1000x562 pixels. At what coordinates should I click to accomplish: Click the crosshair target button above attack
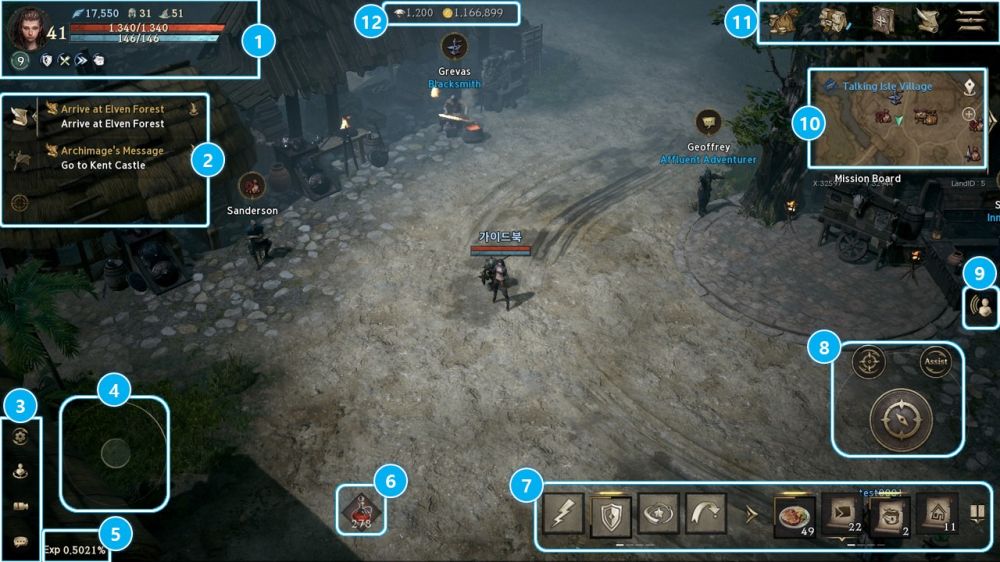pyautogui.click(x=868, y=362)
